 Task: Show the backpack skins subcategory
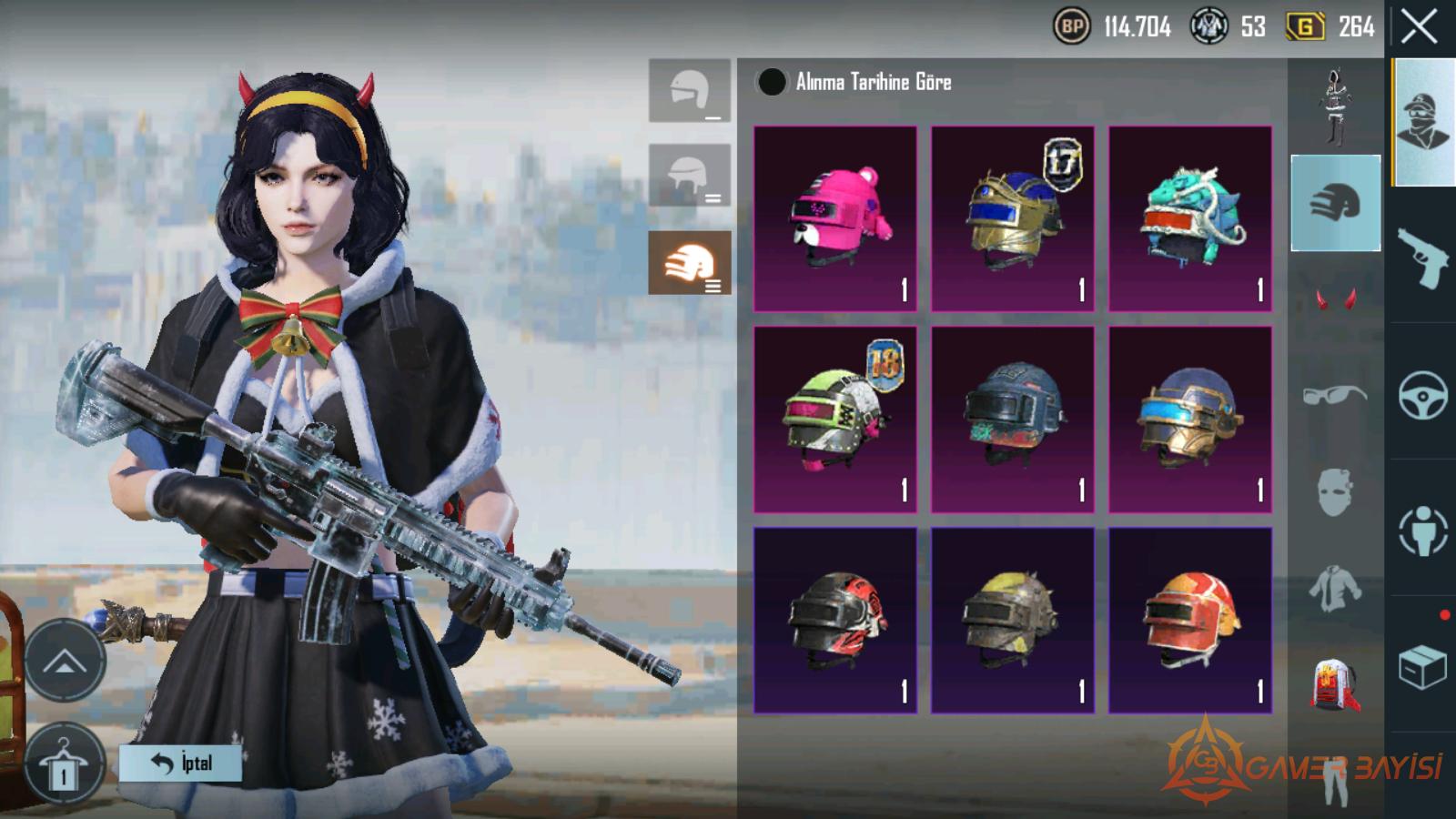[x=1335, y=684]
